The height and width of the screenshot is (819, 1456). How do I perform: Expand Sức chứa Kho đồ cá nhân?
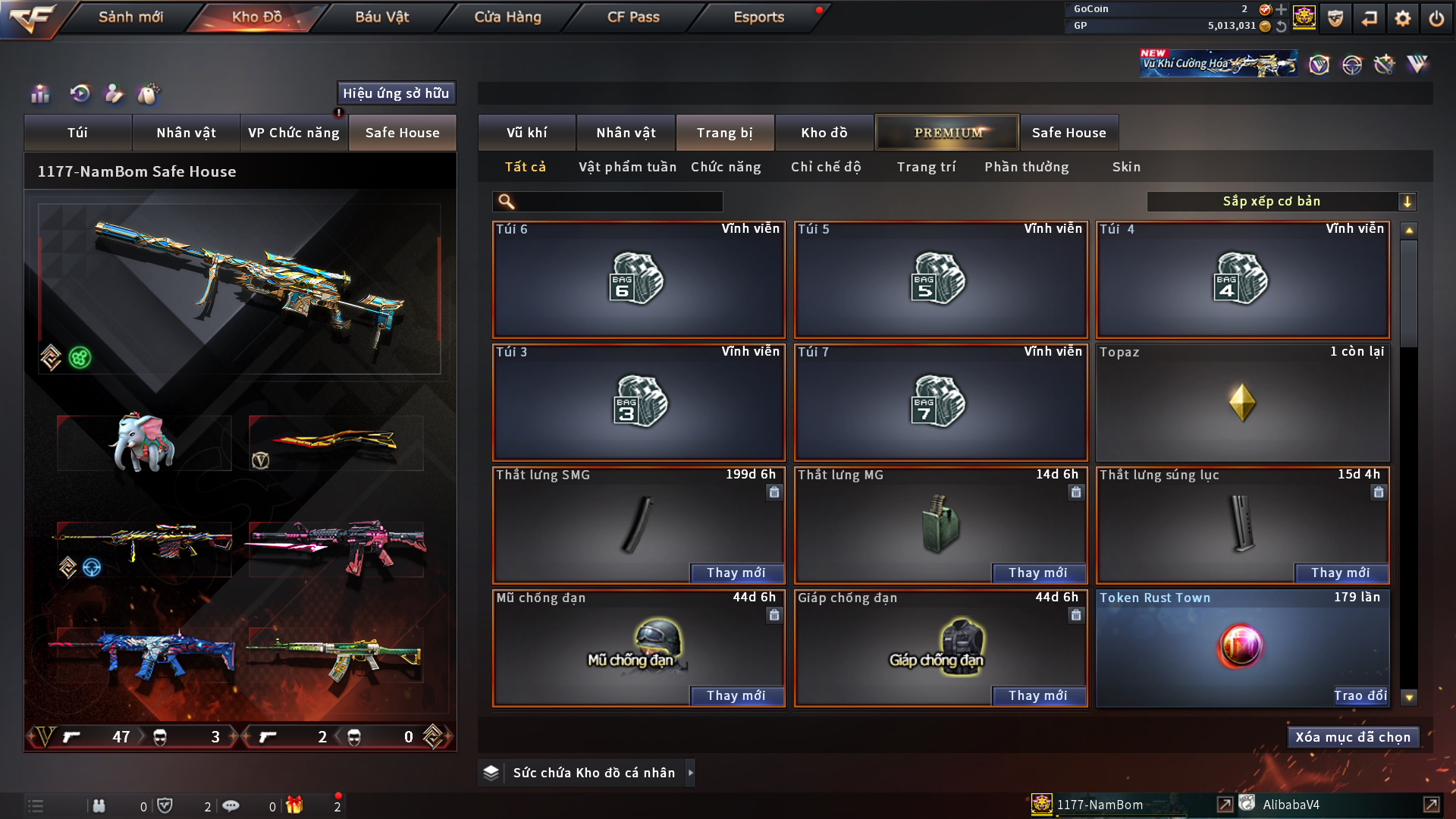coord(690,773)
